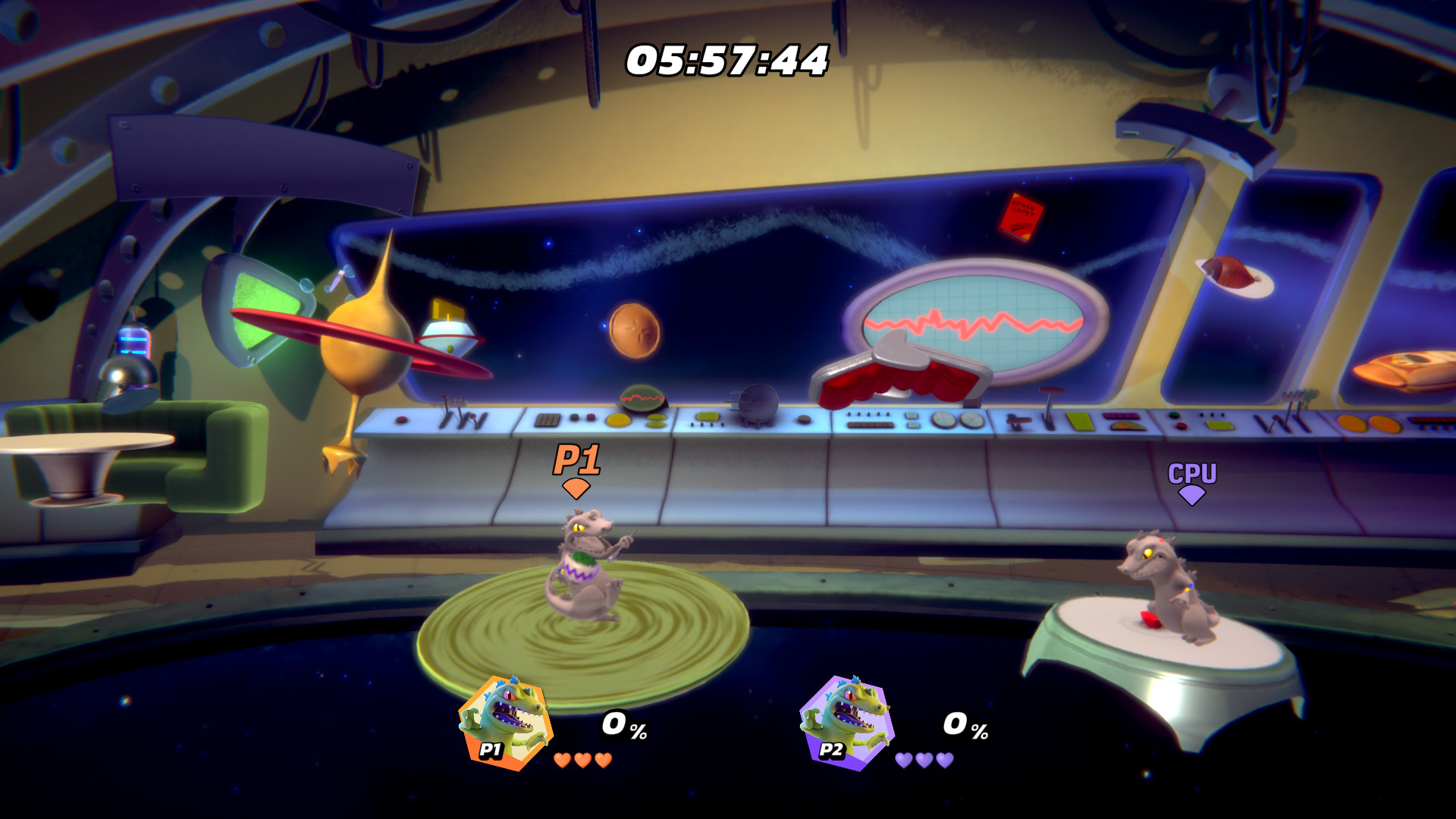The image size is (1456, 819).
Task: Click the round dial gauge on the center console
Action: [x=944, y=419]
